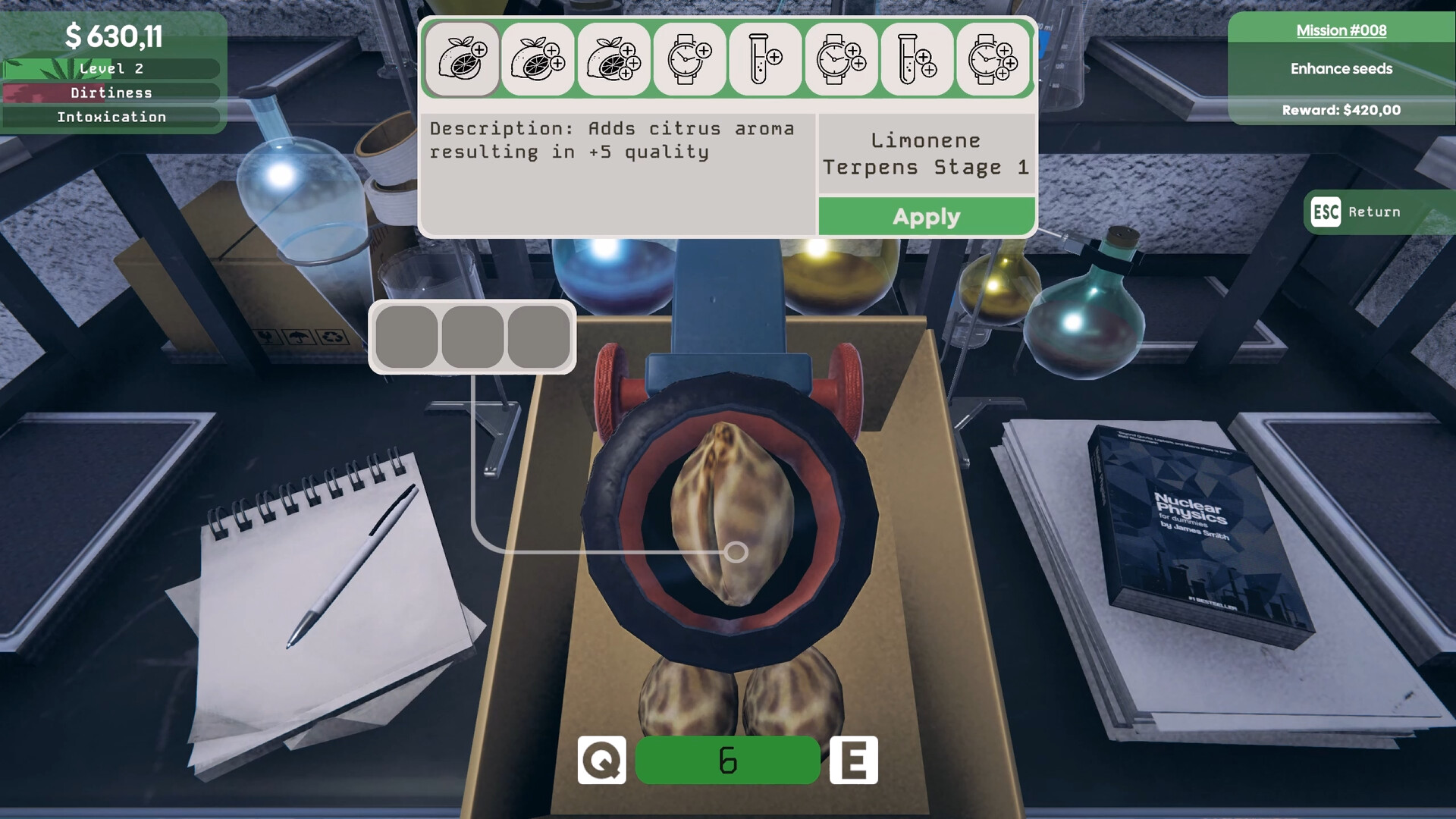Image resolution: width=1456 pixels, height=819 pixels.
Task: Select the Limonene Terpens Stage 1 citrus icon
Action: pos(462,58)
